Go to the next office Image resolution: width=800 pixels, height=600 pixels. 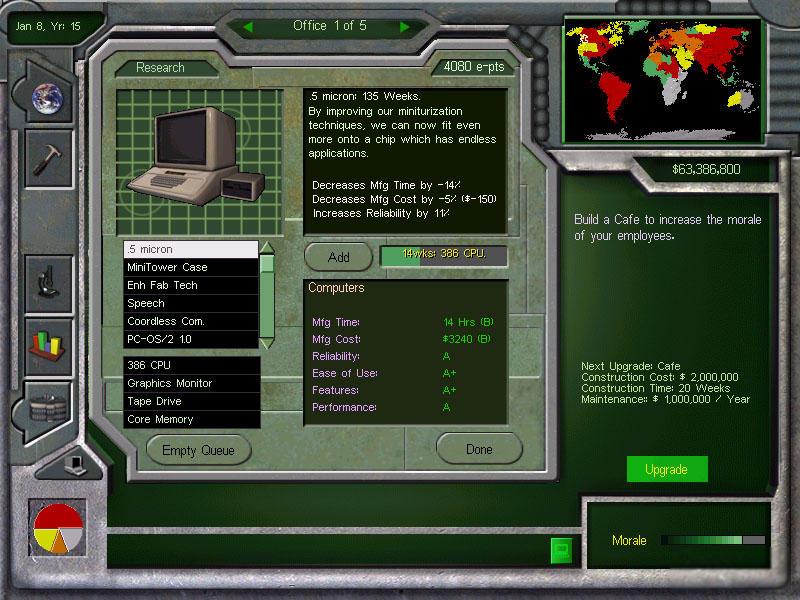coord(405,26)
